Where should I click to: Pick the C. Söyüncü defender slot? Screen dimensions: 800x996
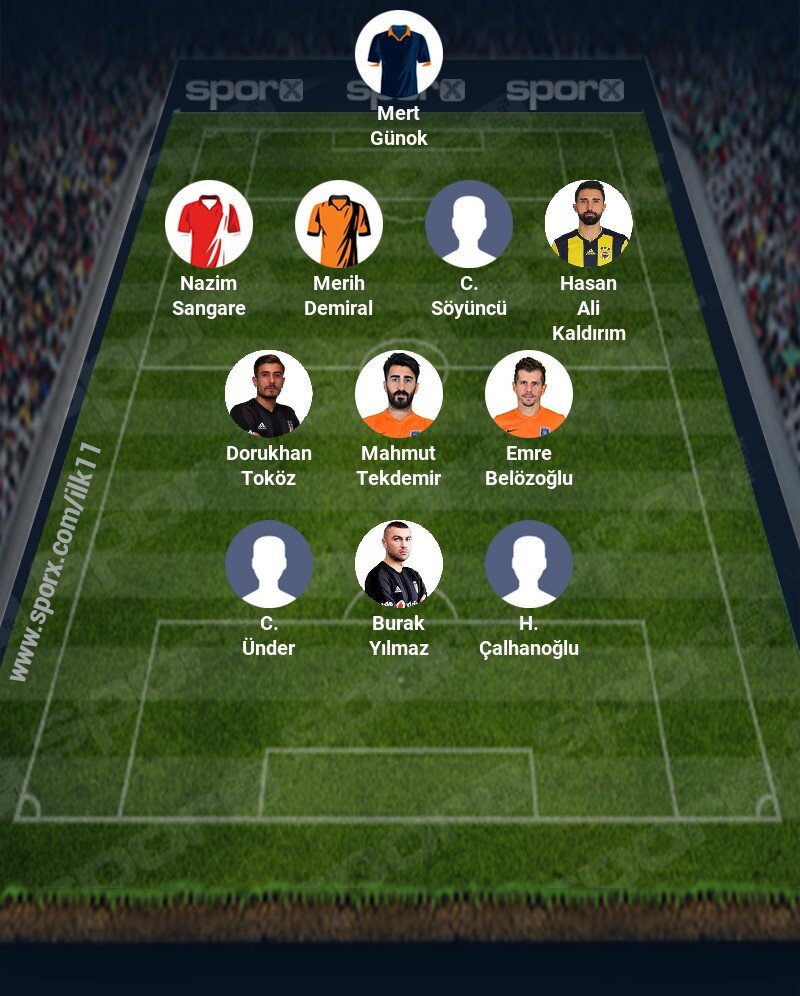click(469, 224)
